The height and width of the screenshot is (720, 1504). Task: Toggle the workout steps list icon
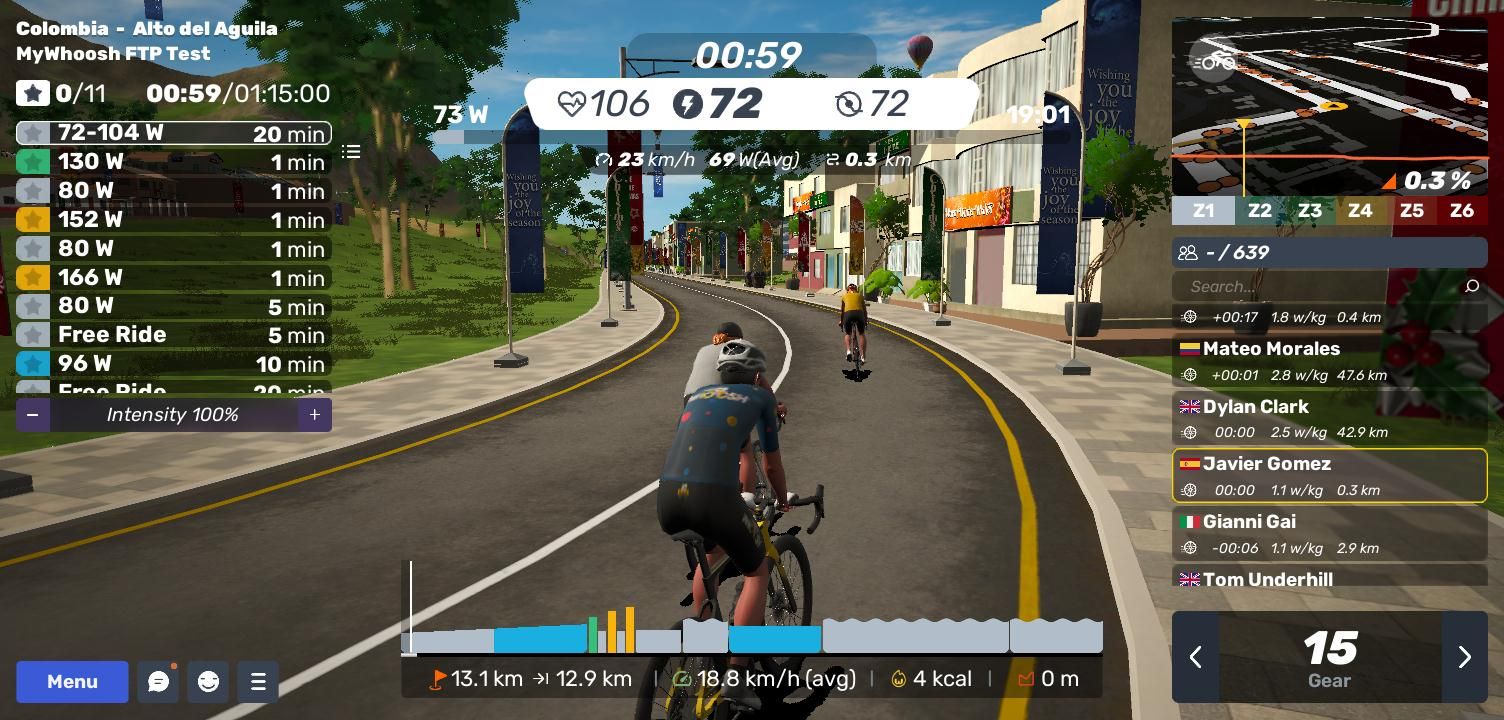(351, 152)
